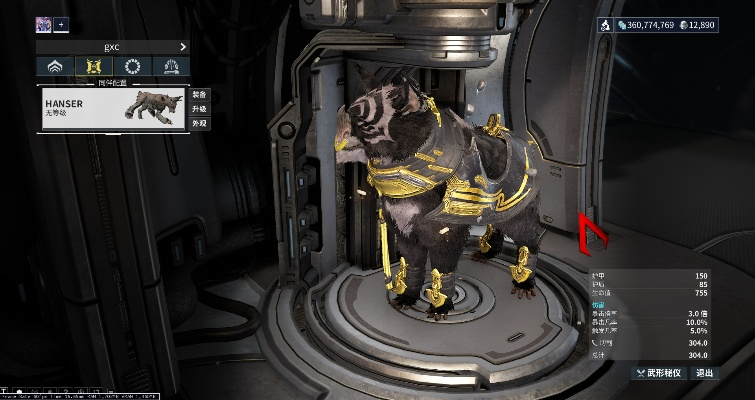The height and width of the screenshot is (400, 755).
Task: Click the plus button beside the avatar
Action: pyautogui.click(x=62, y=24)
